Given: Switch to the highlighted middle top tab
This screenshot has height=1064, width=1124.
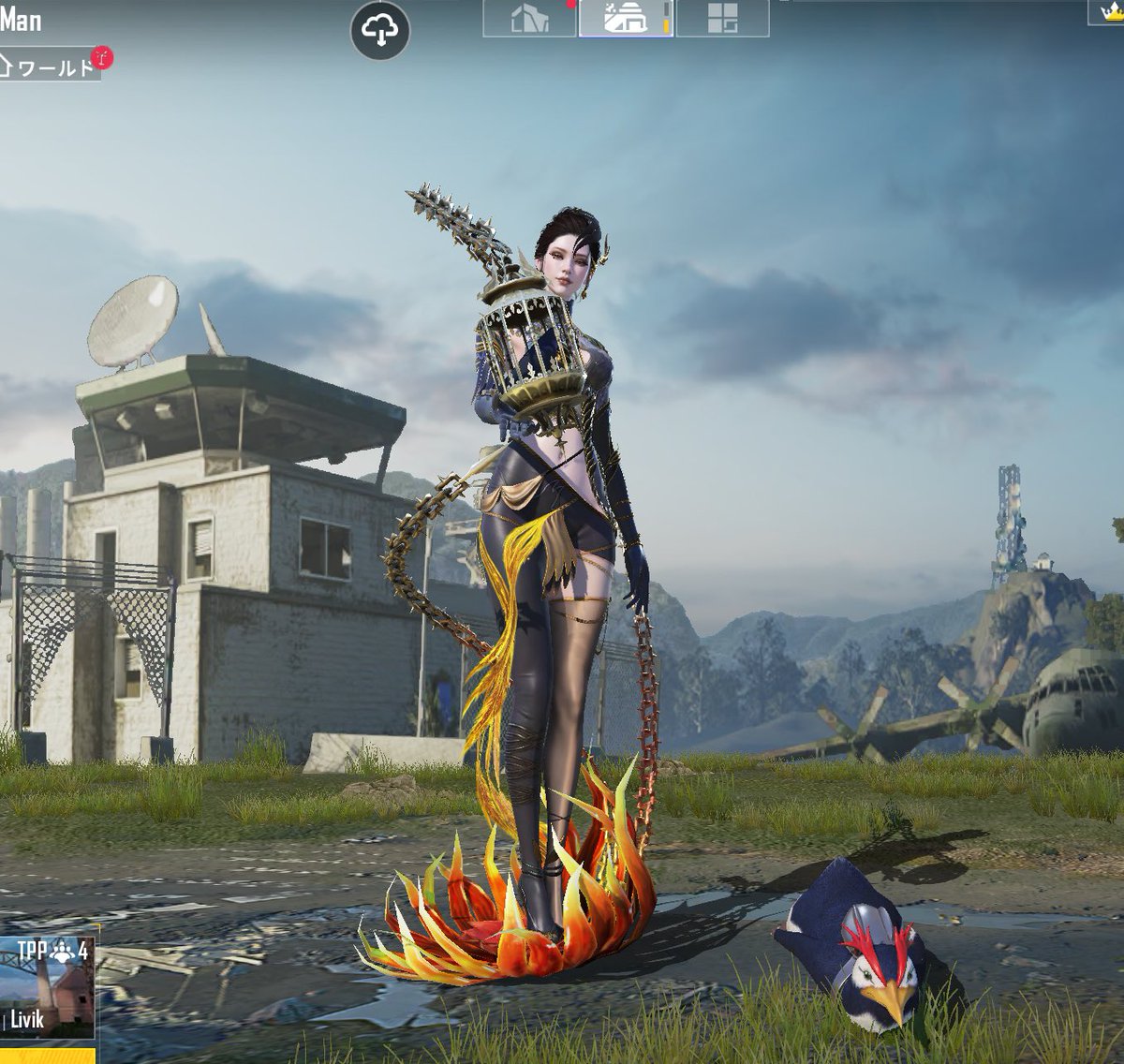Looking at the screenshot, I should pos(626,19).
